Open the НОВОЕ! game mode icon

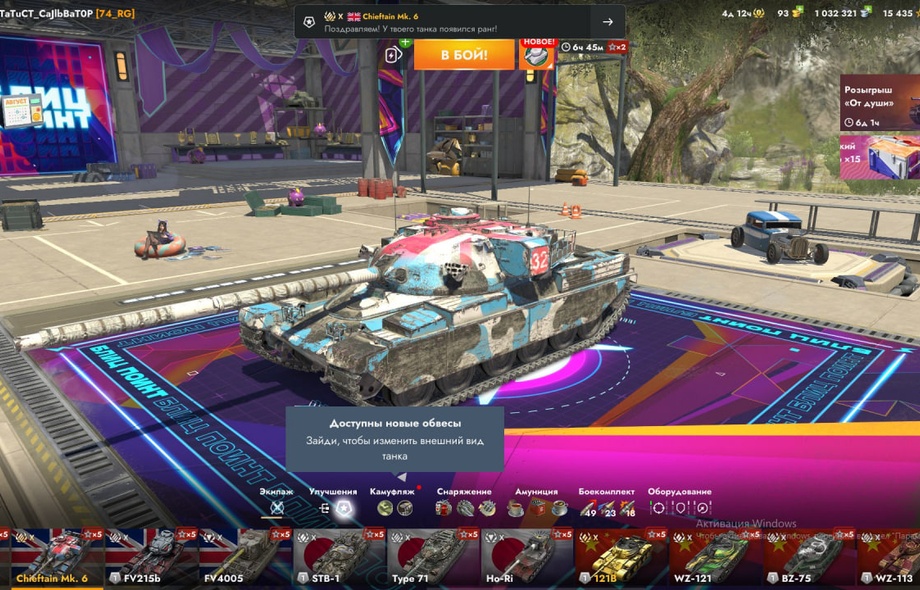pyautogui.click(x=537, y=54)
